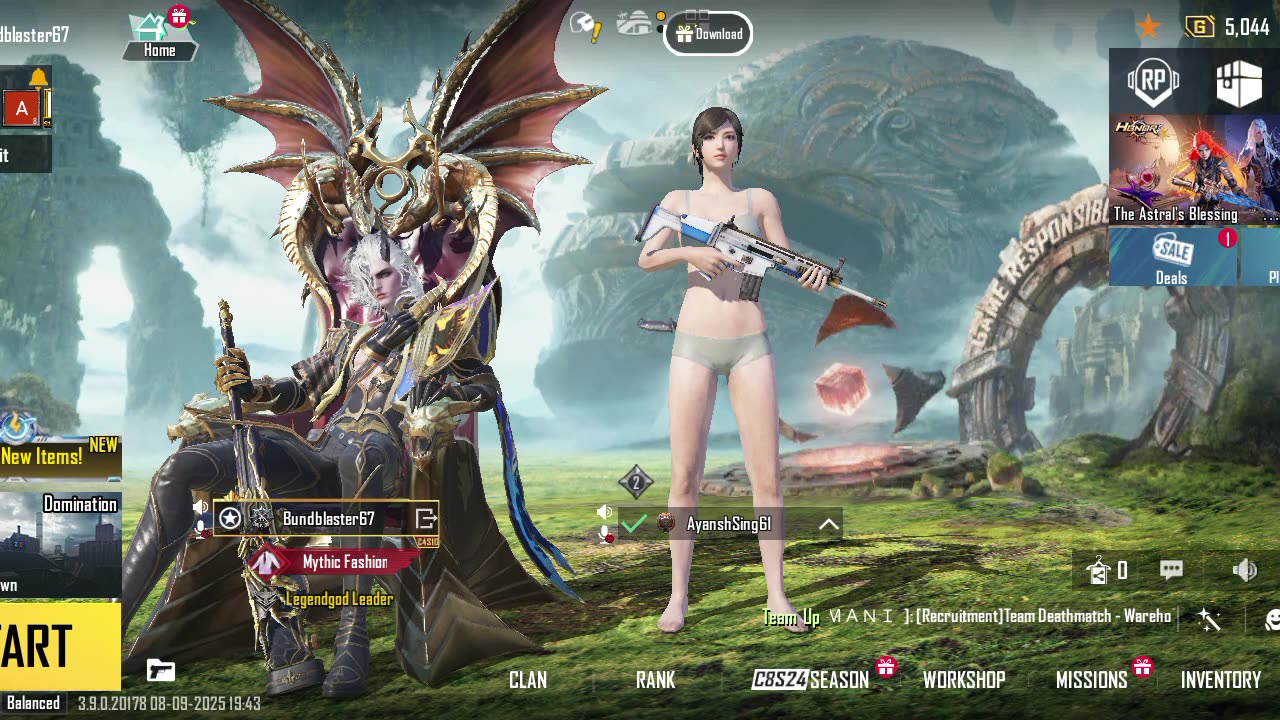
Task: Open the C8S24 Season menu
Action: point(810,680)
